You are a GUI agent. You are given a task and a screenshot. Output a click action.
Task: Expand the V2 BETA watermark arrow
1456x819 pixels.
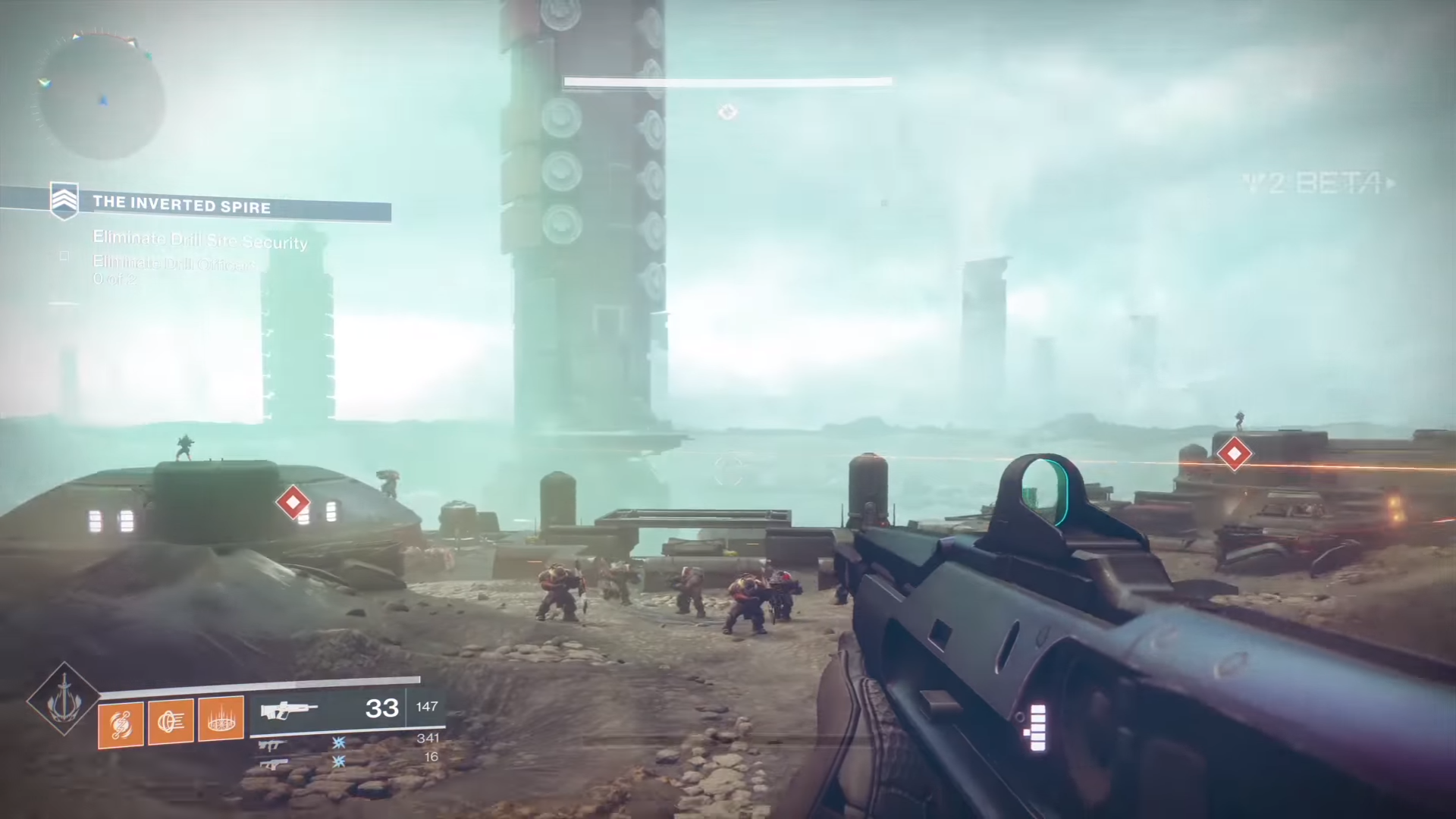(1392, 182)
